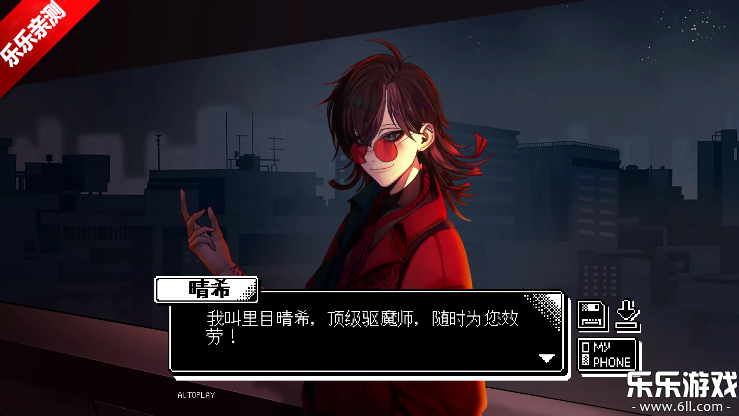Open the floppy disk save icon
The height and width of the screenshot is (416, 739).
(592, 316)
